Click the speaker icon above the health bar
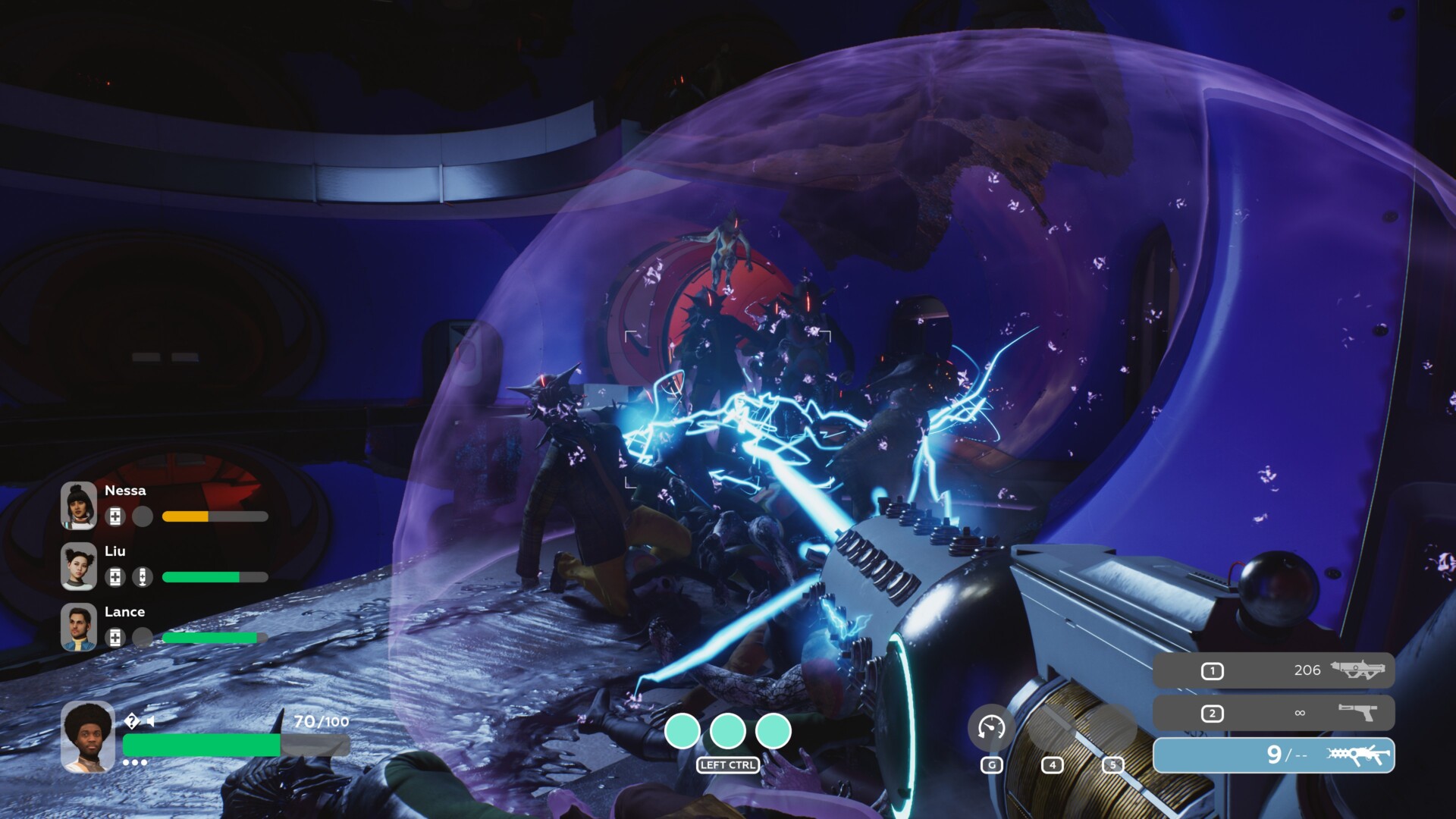The height and width of the screenshot is (819, 1456). 151,721
